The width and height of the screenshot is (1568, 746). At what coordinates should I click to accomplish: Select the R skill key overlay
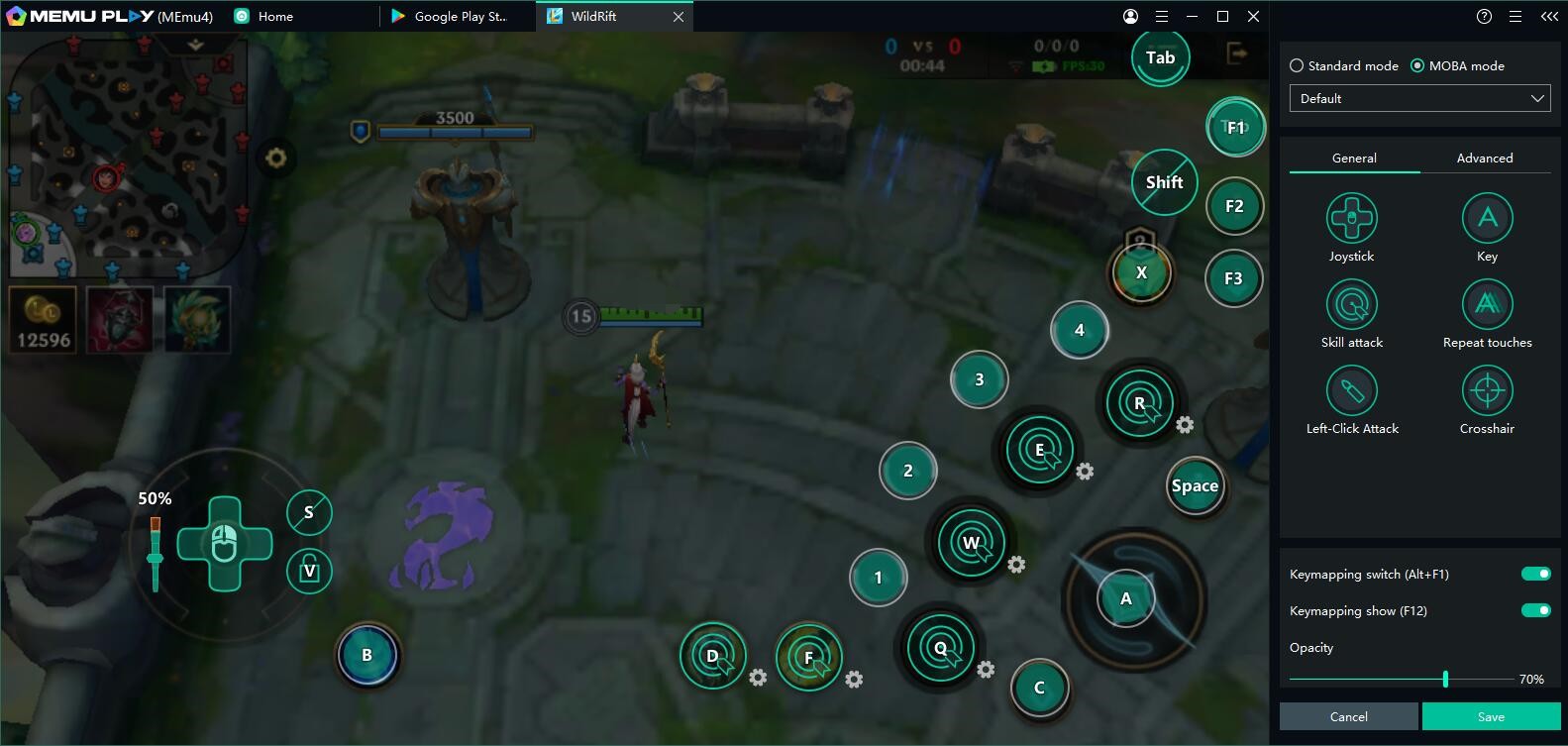click(1140, 402)
